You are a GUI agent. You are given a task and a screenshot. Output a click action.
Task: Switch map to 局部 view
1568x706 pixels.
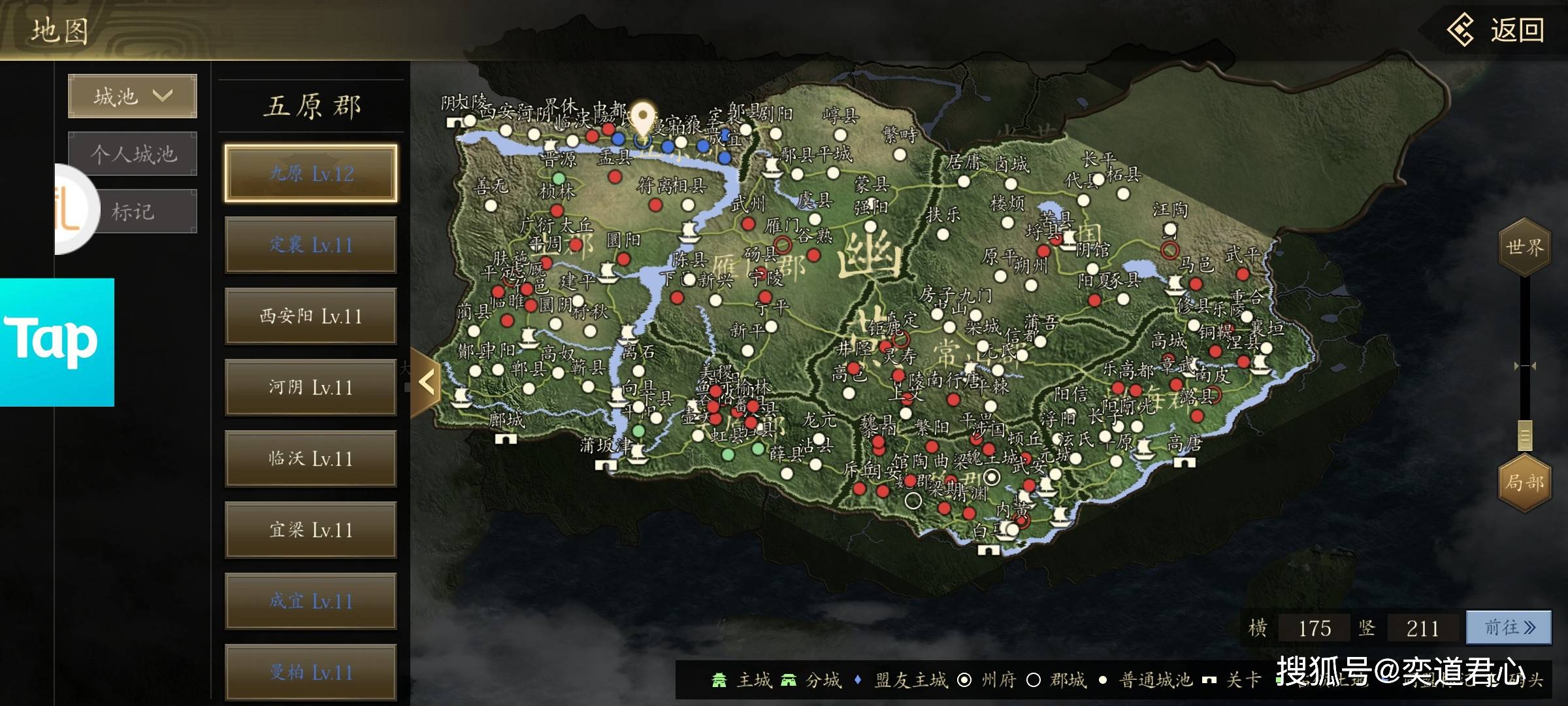coord(1524,482)
